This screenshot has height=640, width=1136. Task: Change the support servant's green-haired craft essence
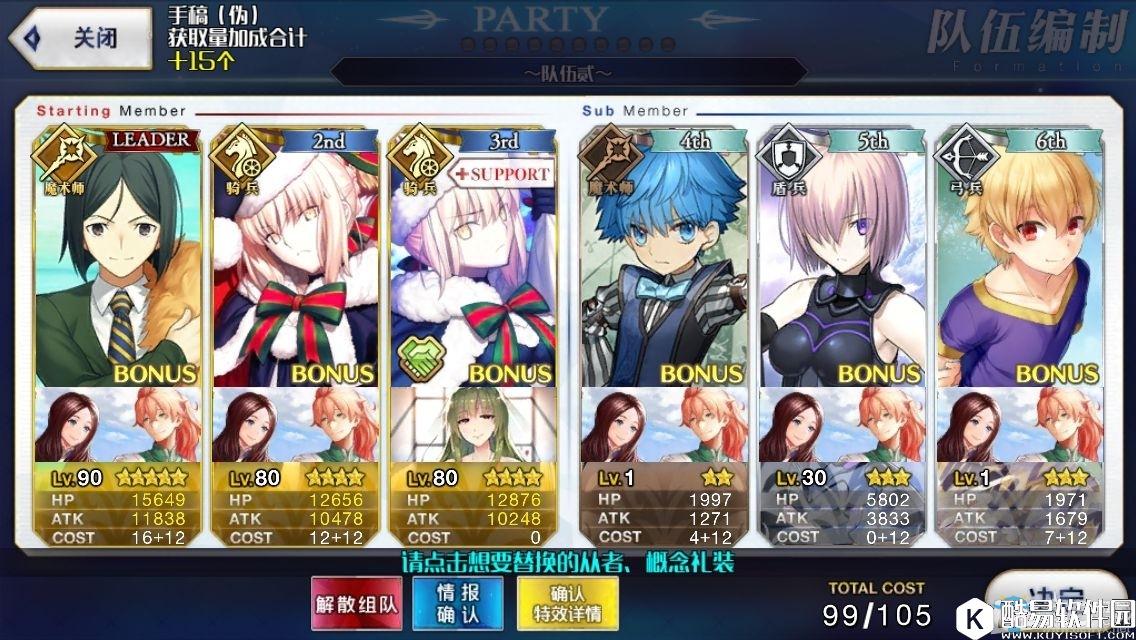click(474, 427)
